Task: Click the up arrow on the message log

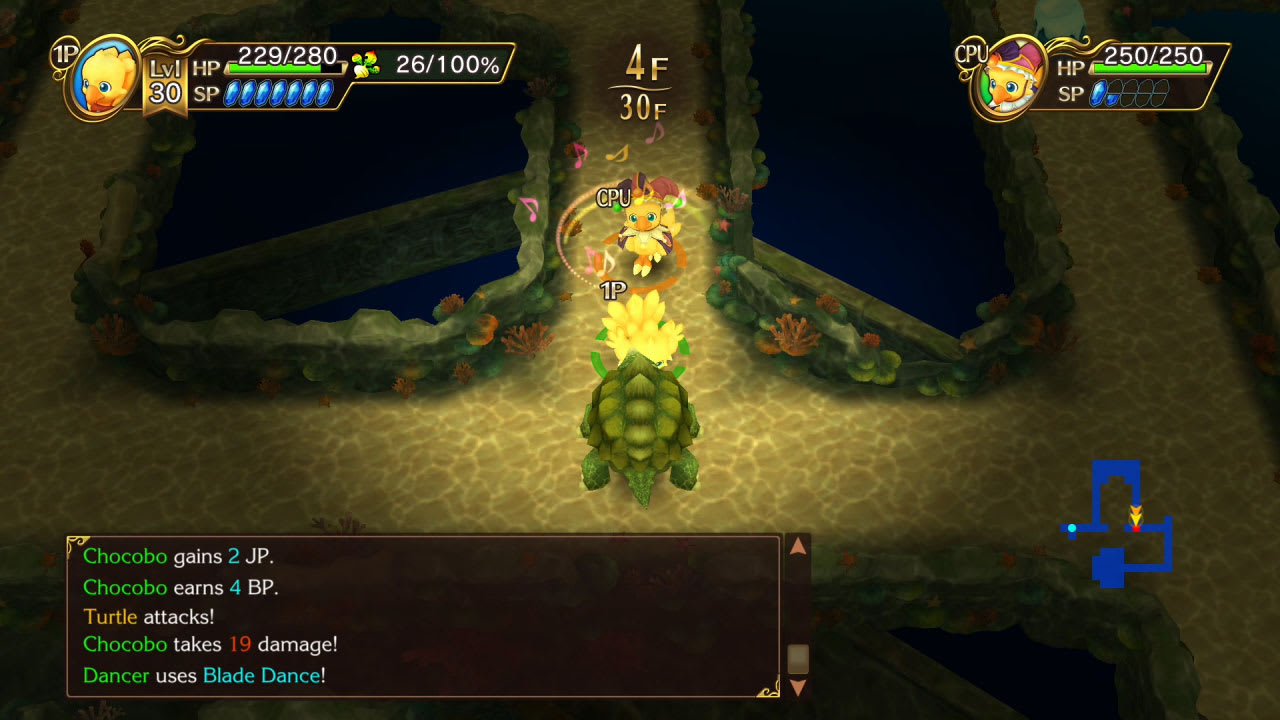Action: pyautogui.click(x=796, y=548)
